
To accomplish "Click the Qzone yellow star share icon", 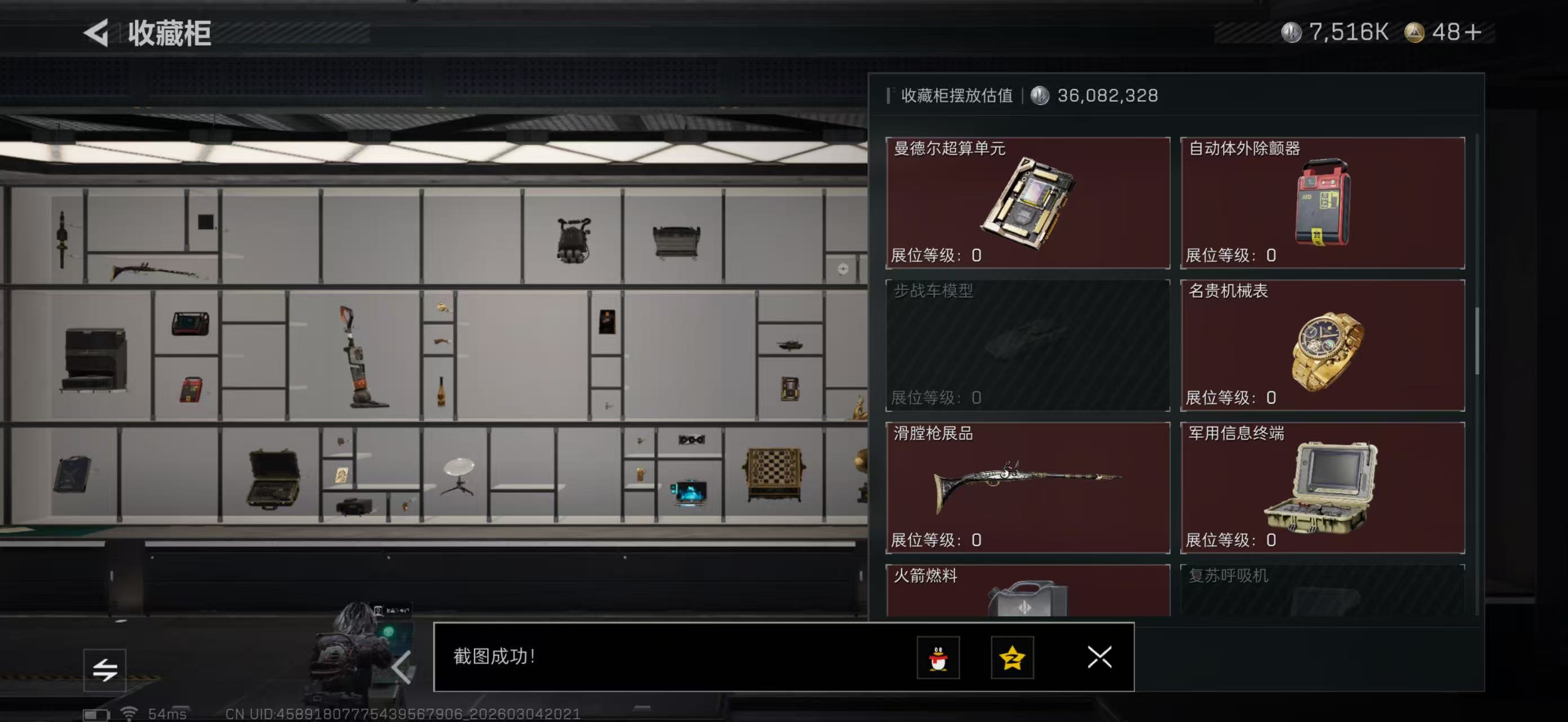I will 1012,658.
